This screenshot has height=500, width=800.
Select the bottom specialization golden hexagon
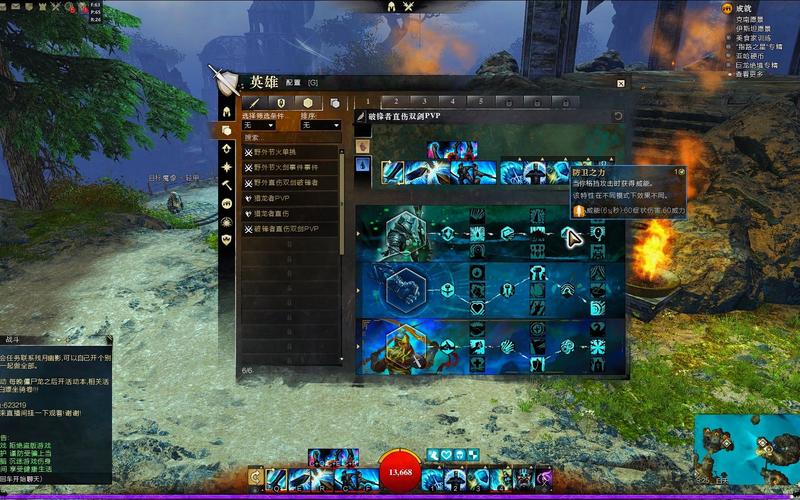point(402,347)
